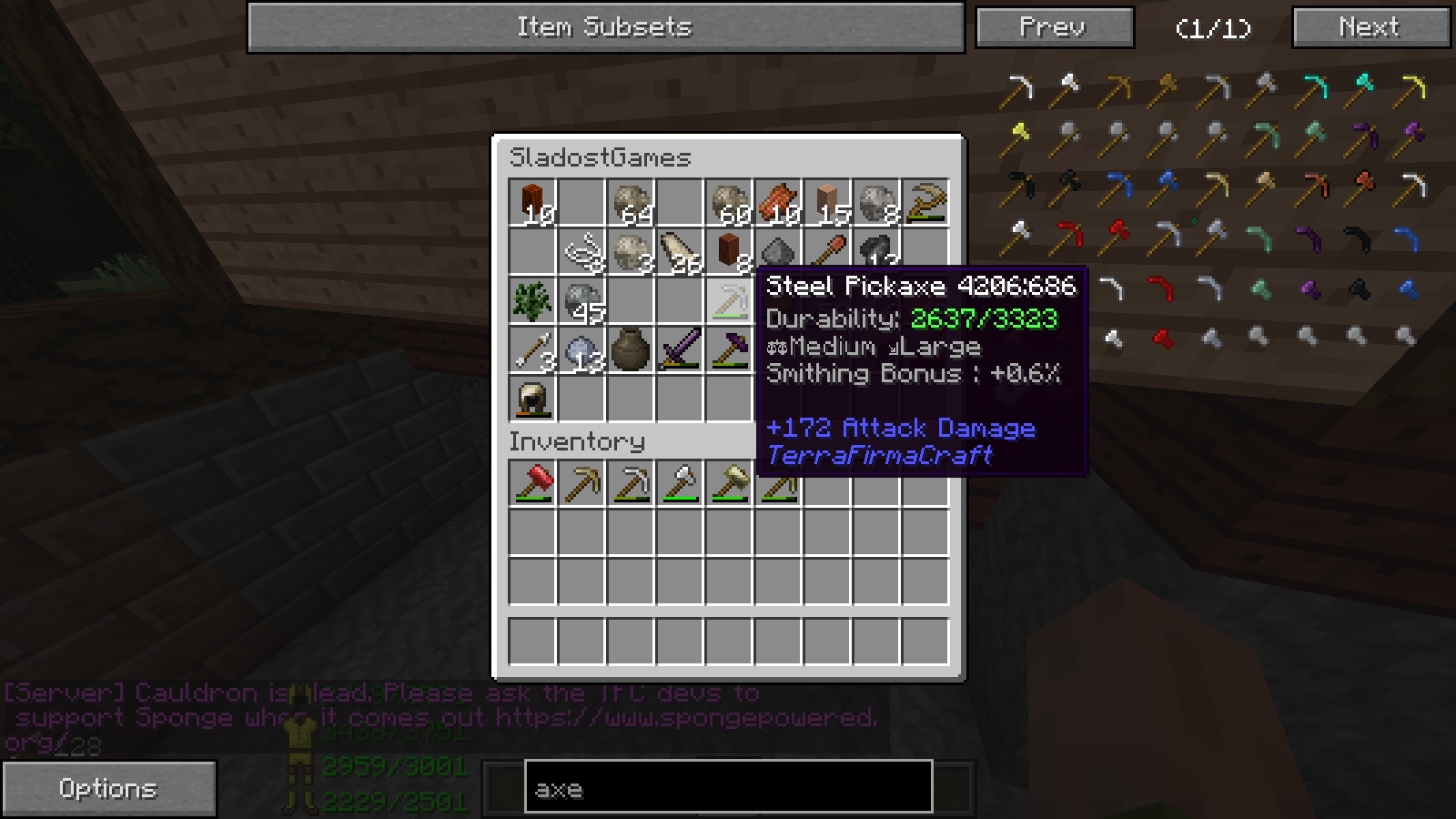This screenshot has height=819, width=1456.
Task: Pick up the stack of 15 light planks
Action: point(827,202)
